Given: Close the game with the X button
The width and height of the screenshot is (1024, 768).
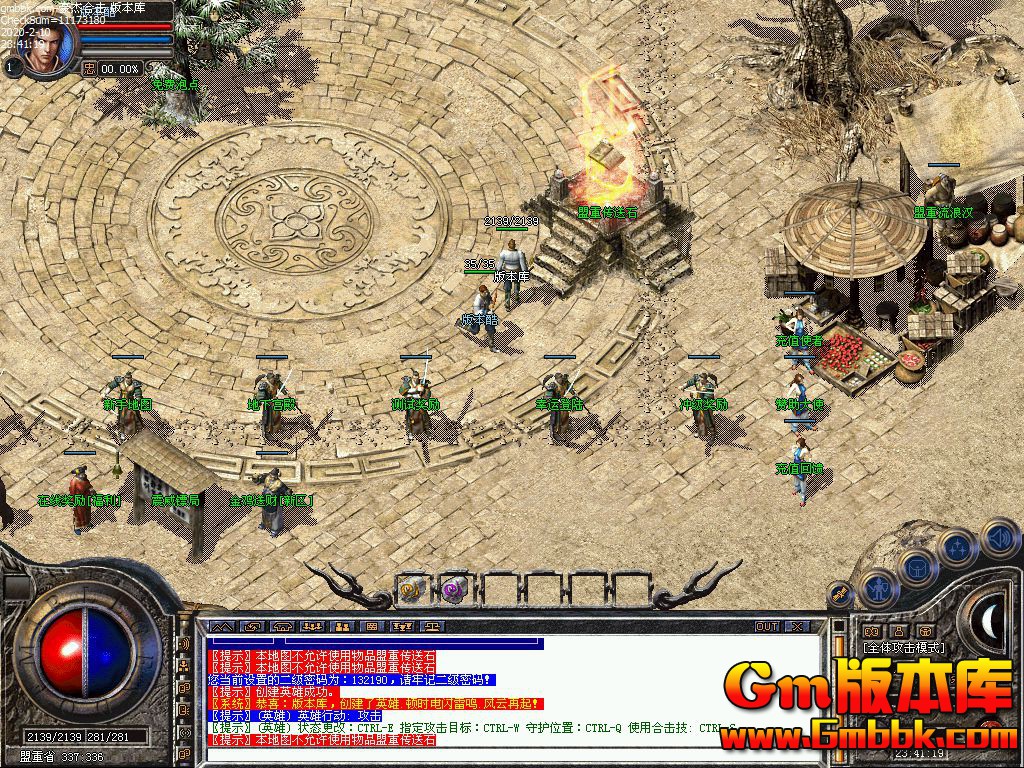Looking at the screenshot, I should pyautogui.click(x=797, y=627).
